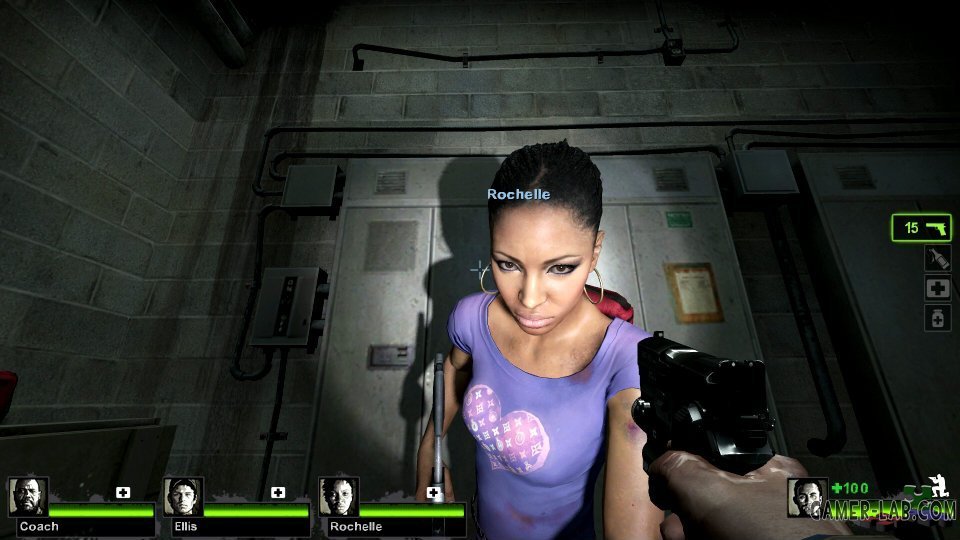Screen dimensions: 960x540
Task: Click Rochelle's teammate portrait
Action: click(338, 496)
